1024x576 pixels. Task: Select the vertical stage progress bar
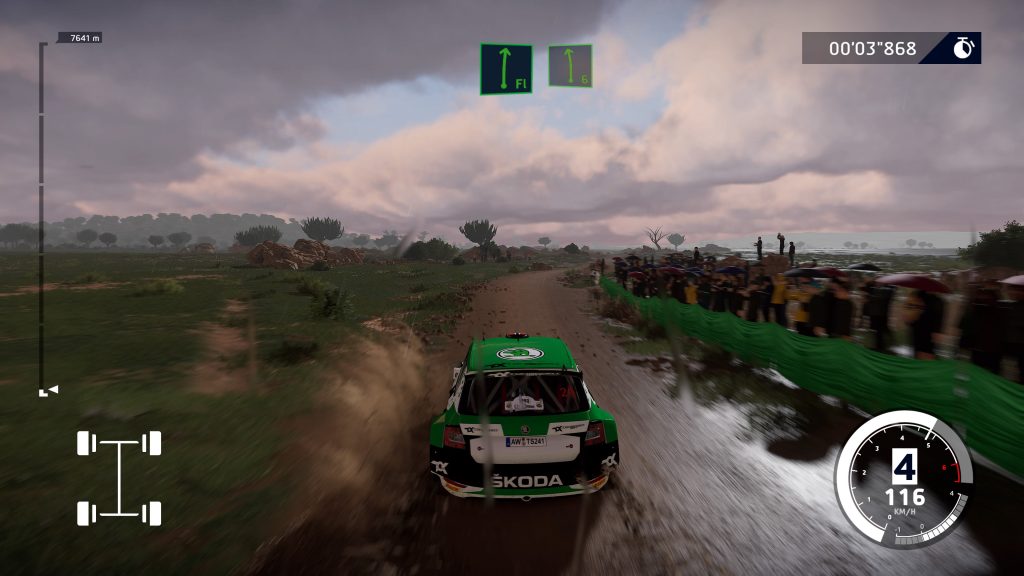tap(42, 215)
